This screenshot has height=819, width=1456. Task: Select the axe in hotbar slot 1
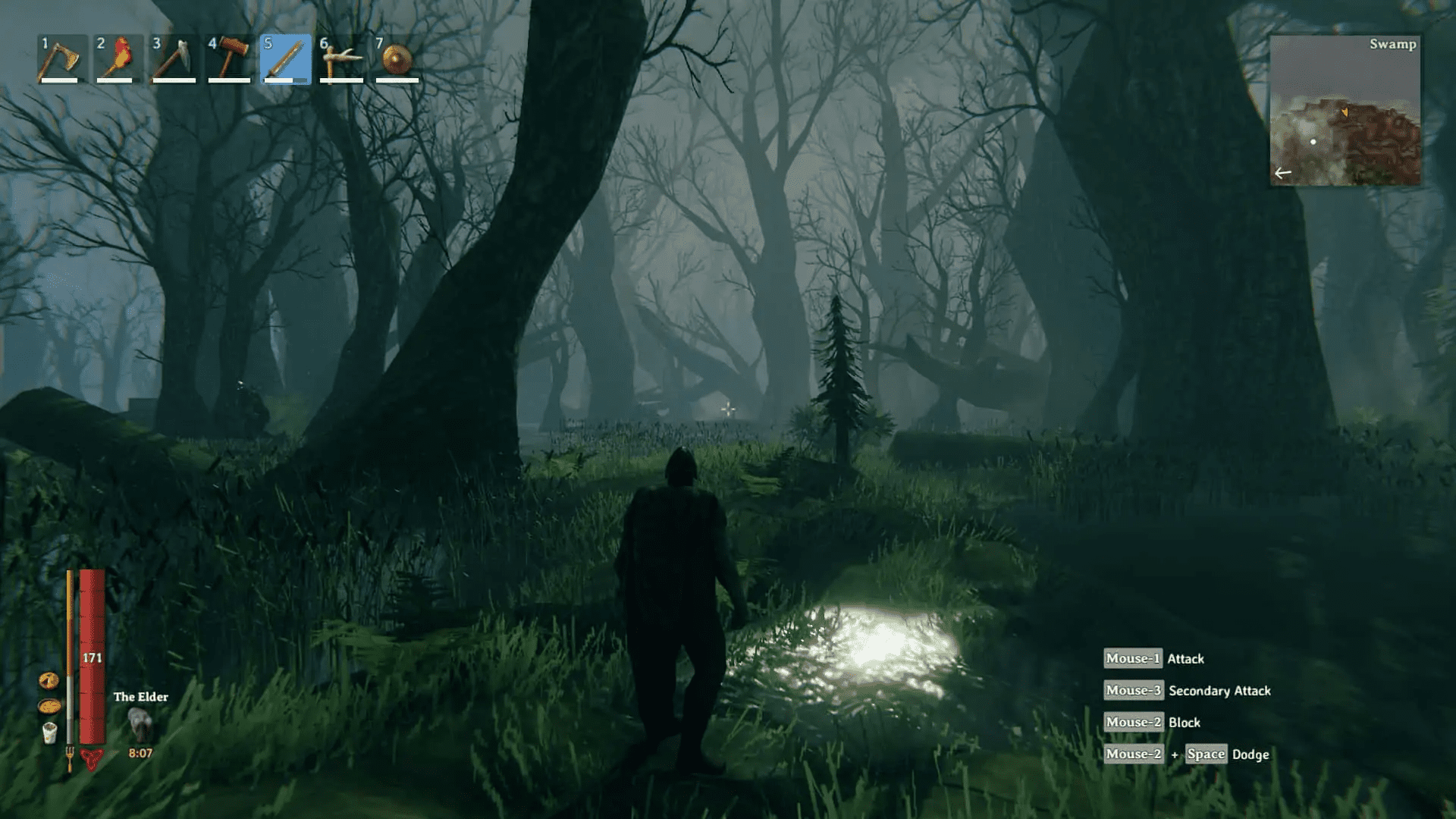[x=61, y=59]
